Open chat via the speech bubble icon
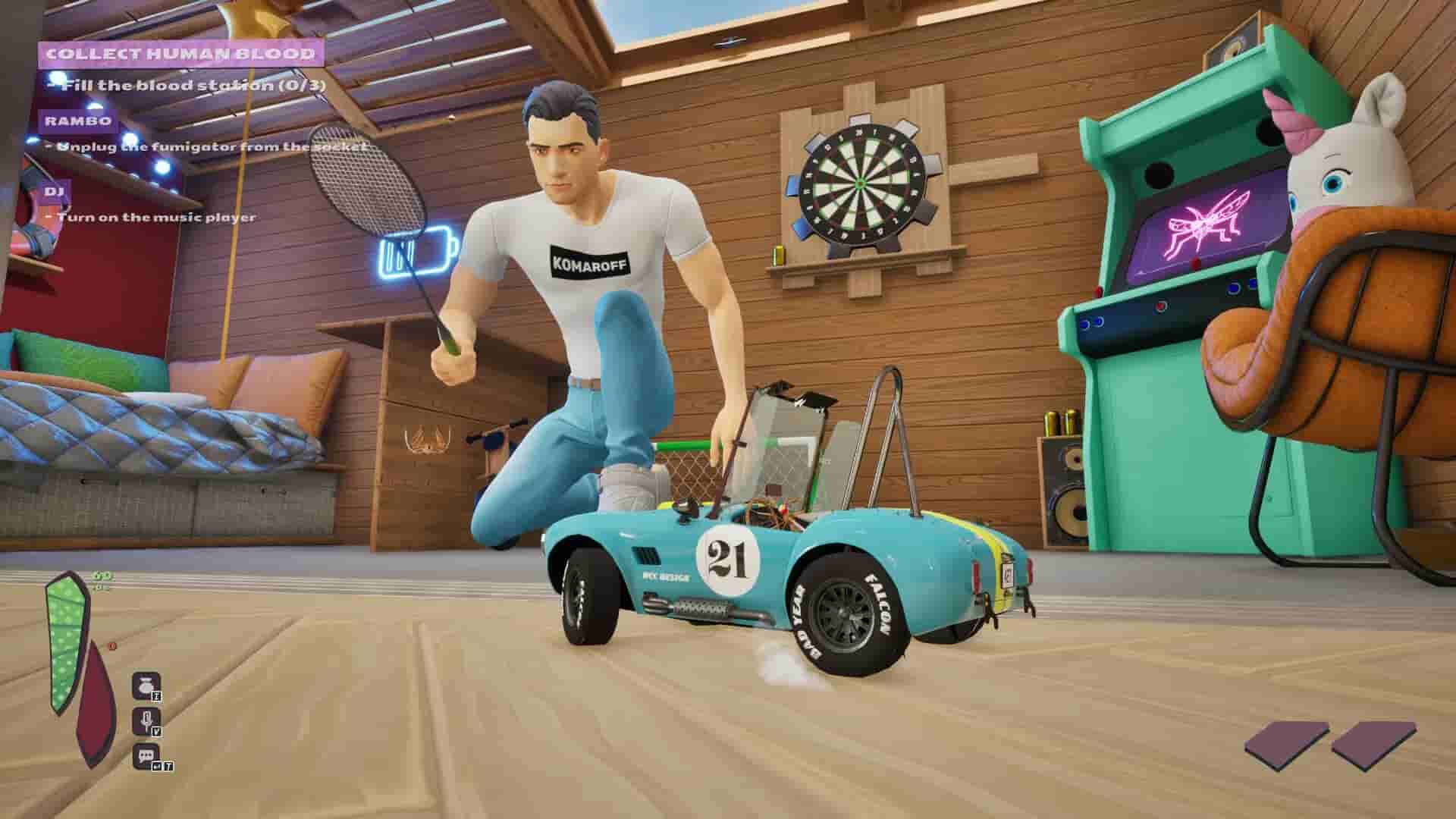The width and height of the screenshot is (1456, 819). click(146, 755)
